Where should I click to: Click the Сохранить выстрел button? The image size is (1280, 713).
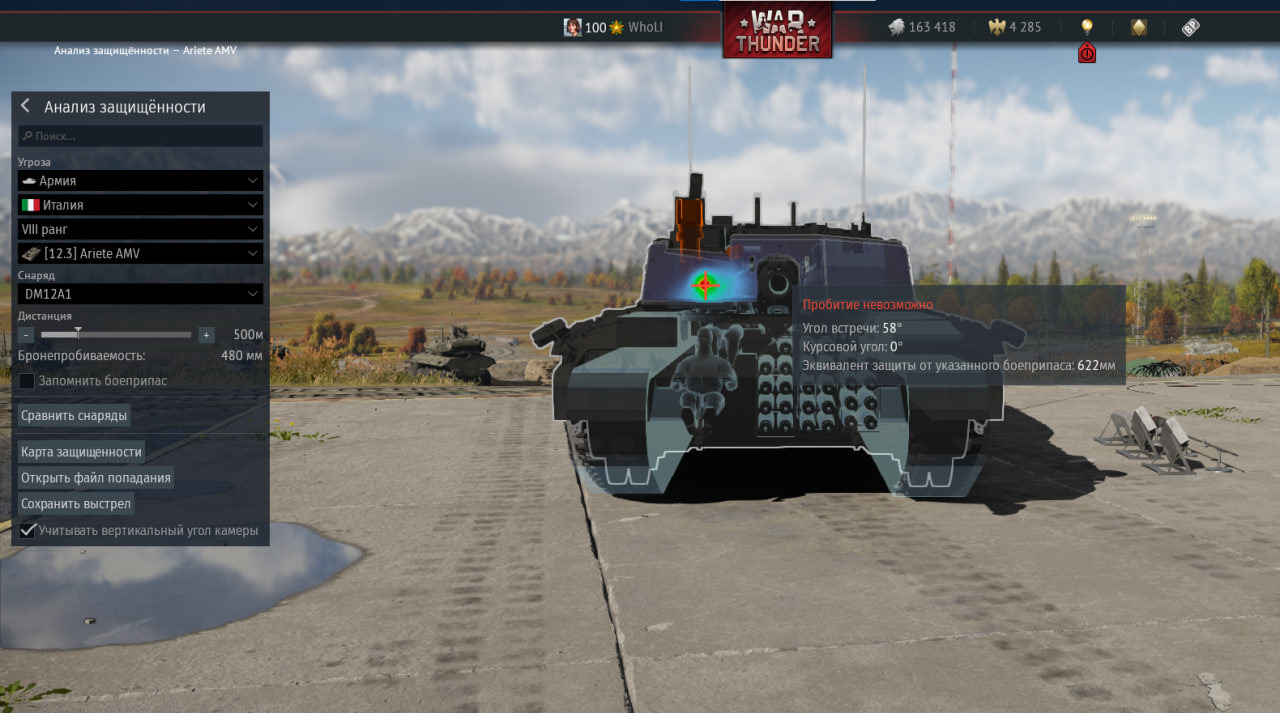click(76, 504)
